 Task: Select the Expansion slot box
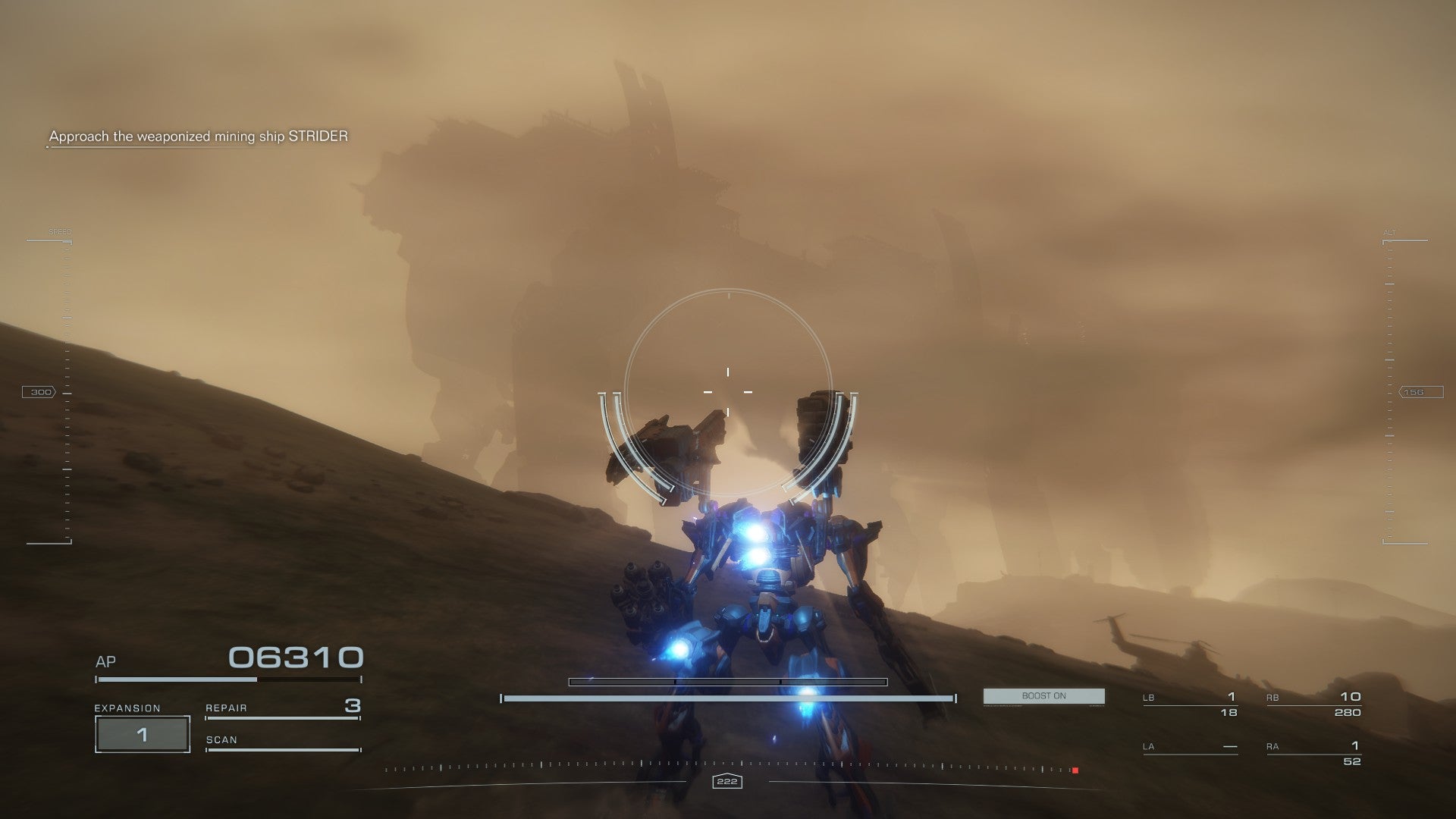pos(142,734)
